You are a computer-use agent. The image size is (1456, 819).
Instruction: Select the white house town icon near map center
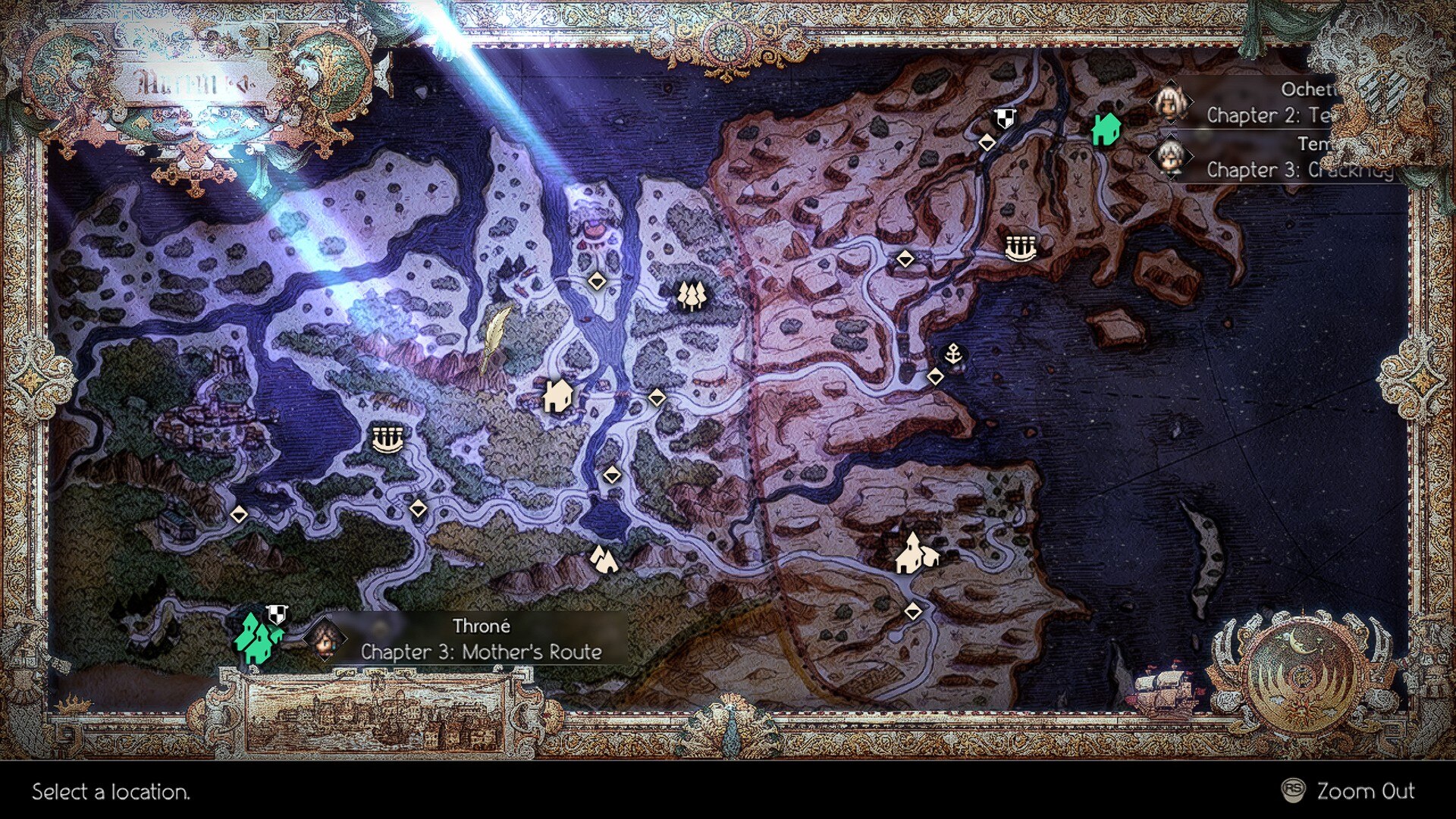coord(557,395)
